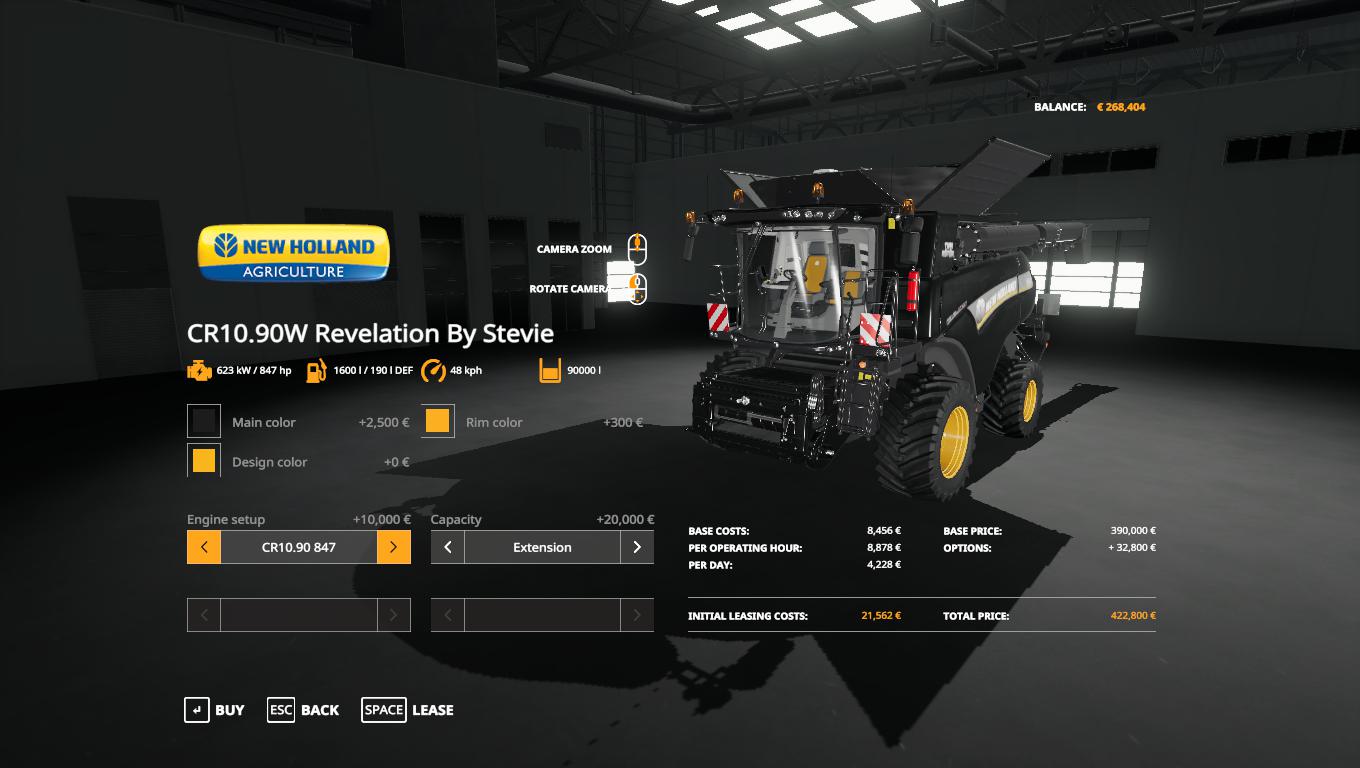Select the Main color swatch
Viewport: 1360px width, 768px height.
204,422
